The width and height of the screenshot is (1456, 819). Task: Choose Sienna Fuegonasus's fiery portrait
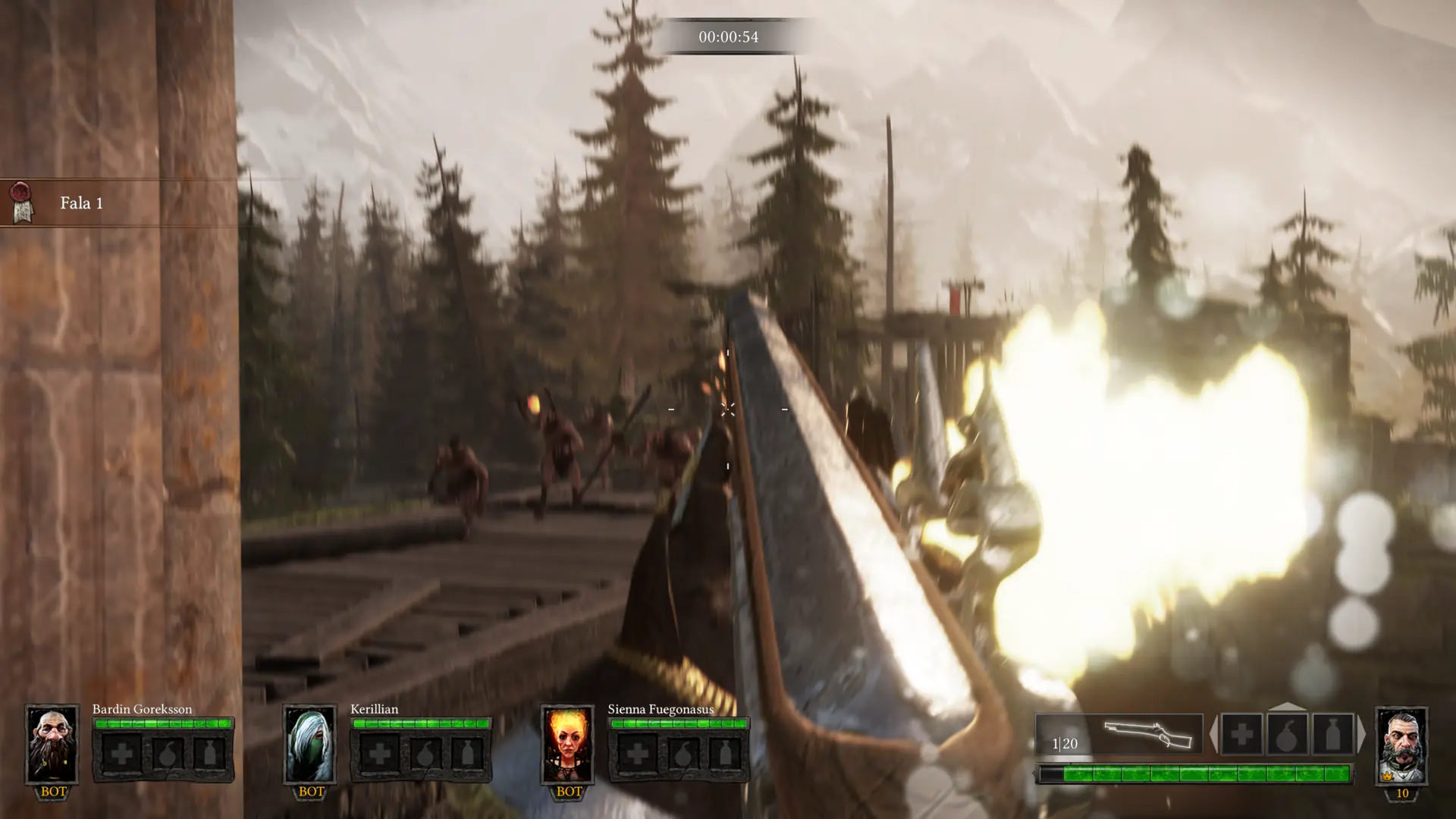(567, 744)
